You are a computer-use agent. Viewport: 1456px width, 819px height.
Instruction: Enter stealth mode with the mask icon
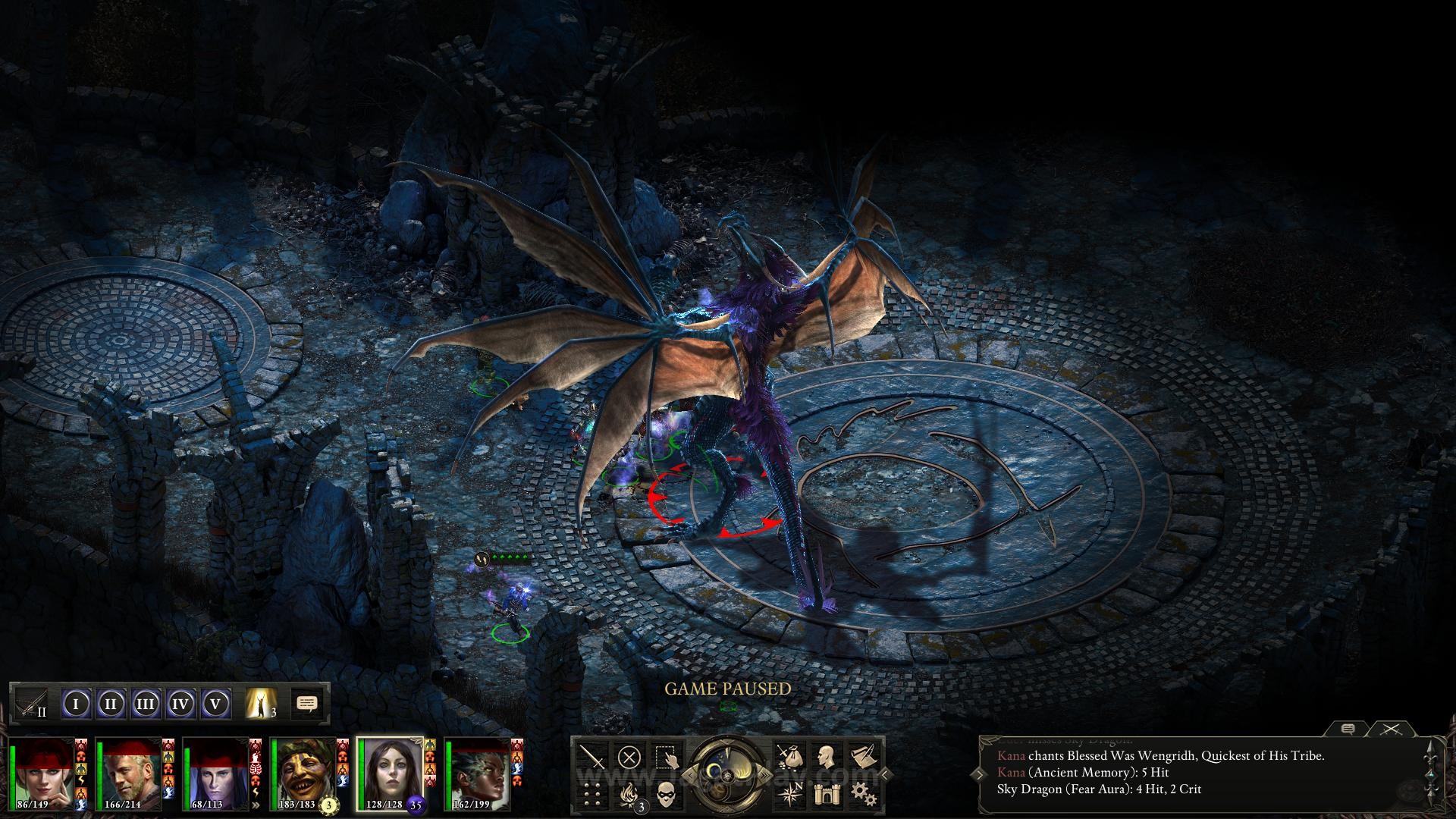(667, 793)
